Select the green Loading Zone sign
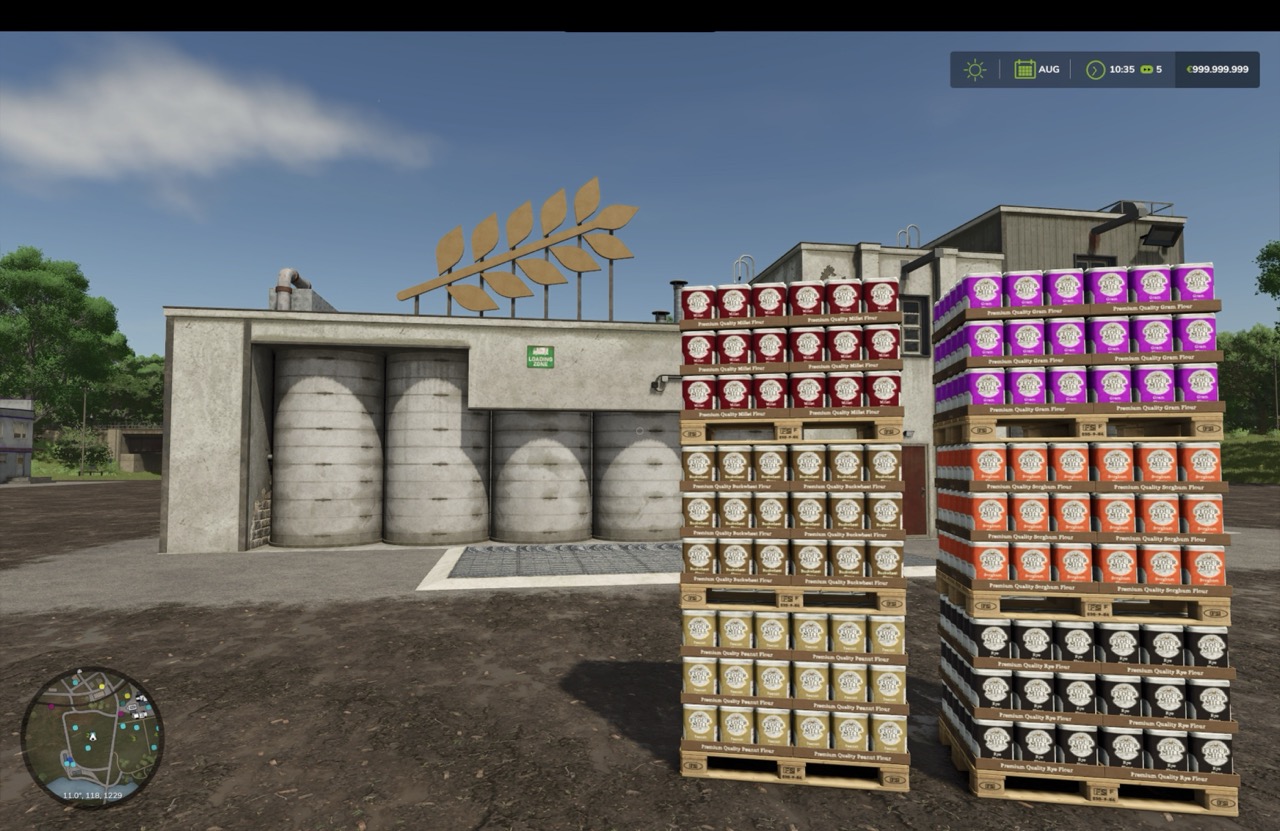The height and width of the screenshot is (831, 1280). 539,355
